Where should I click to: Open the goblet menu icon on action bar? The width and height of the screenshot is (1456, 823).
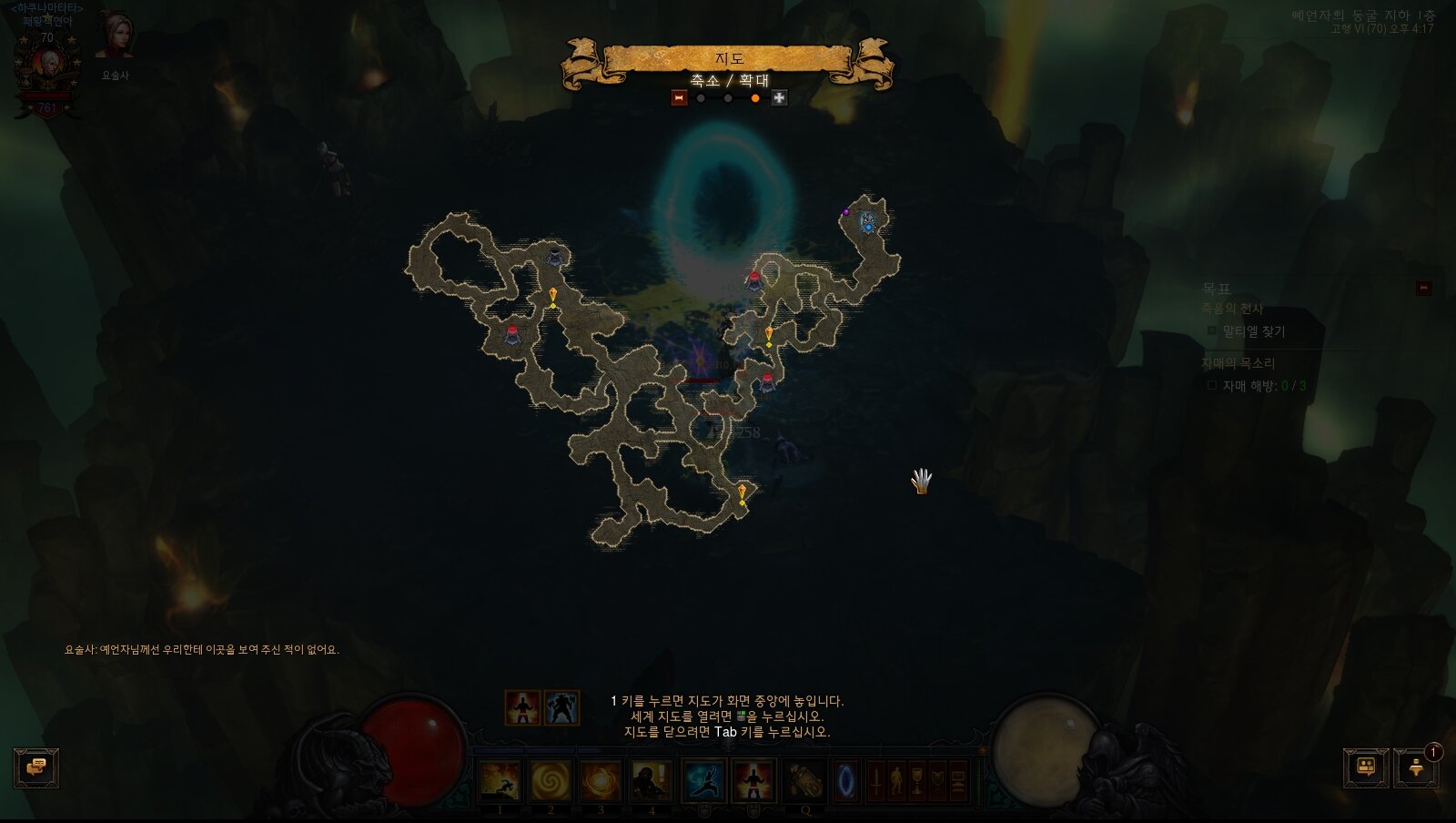click(917, 781)
